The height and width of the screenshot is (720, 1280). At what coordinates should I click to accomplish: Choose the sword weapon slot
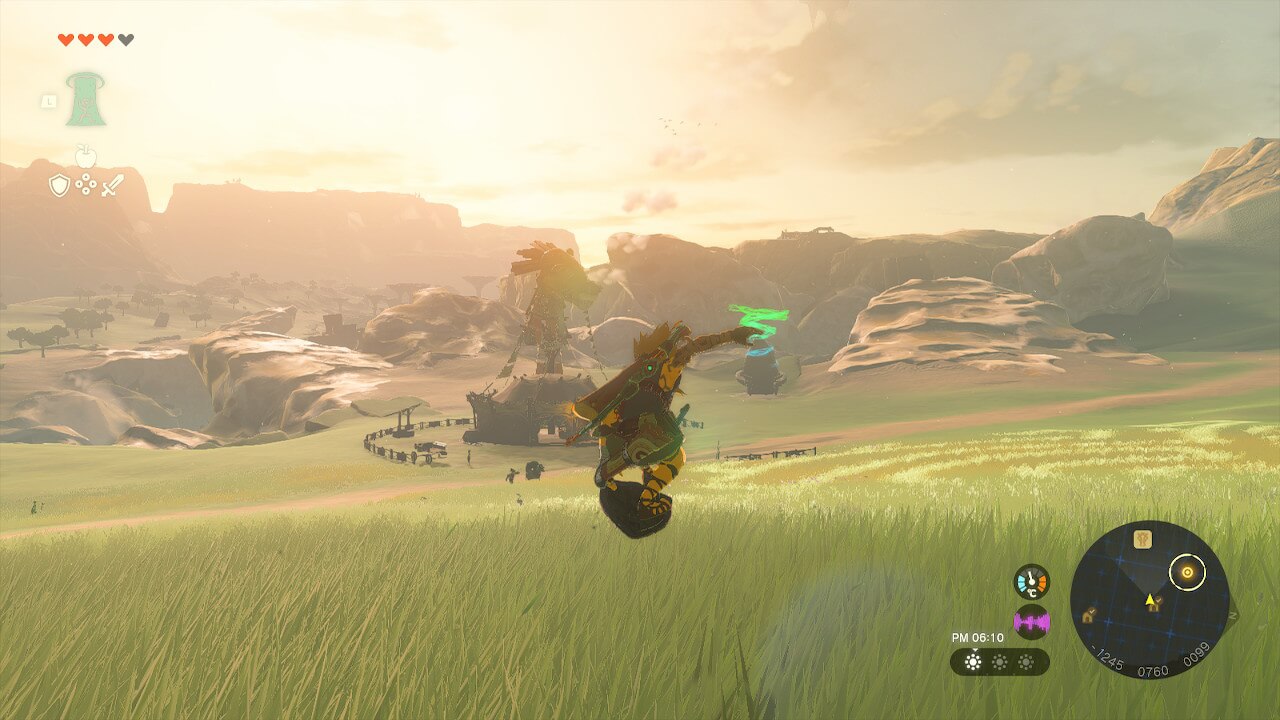pyautogui.click(x=112, y=185)
